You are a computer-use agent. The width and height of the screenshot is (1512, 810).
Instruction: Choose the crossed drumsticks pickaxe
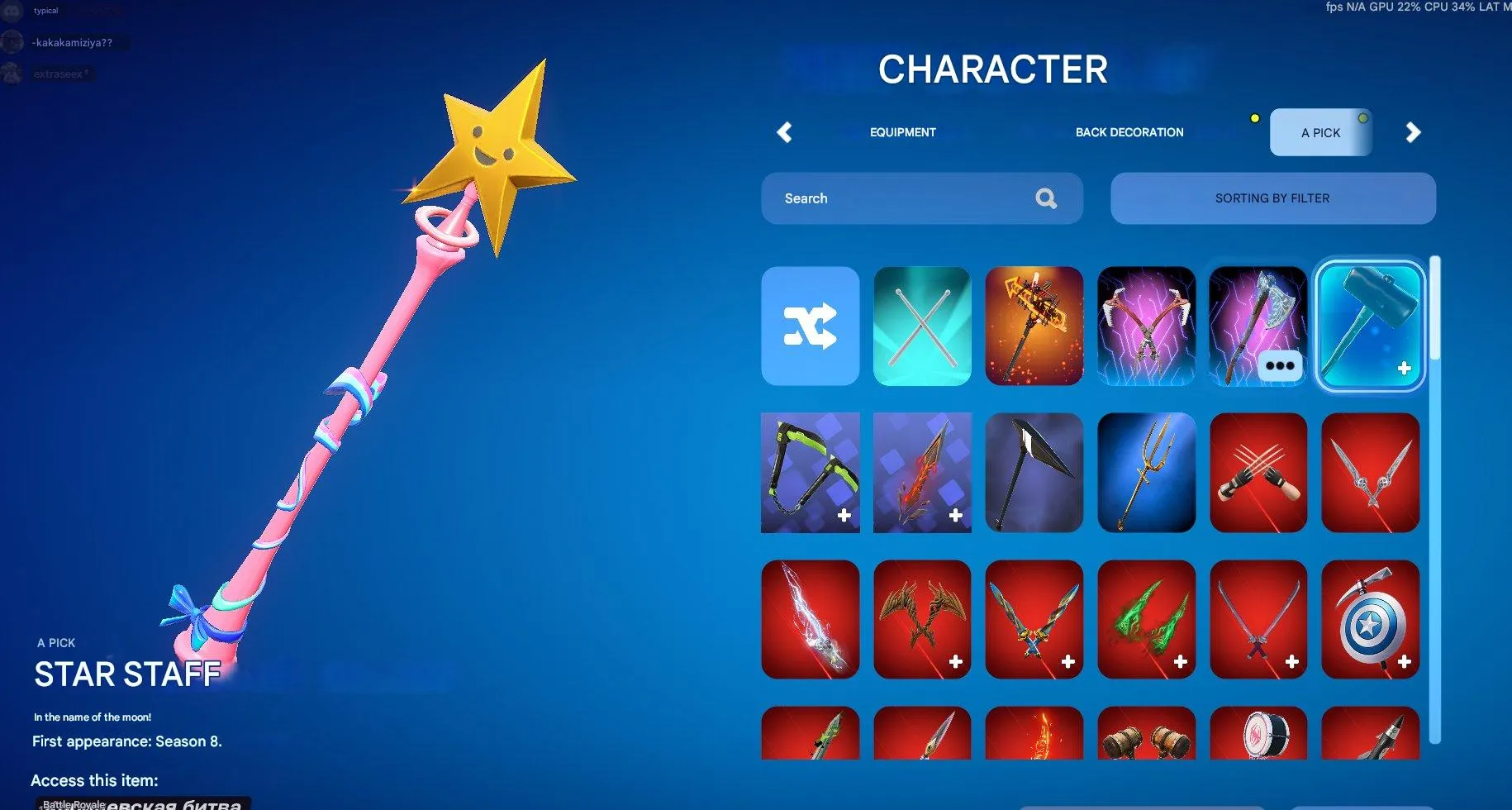(x=921, y=326)
